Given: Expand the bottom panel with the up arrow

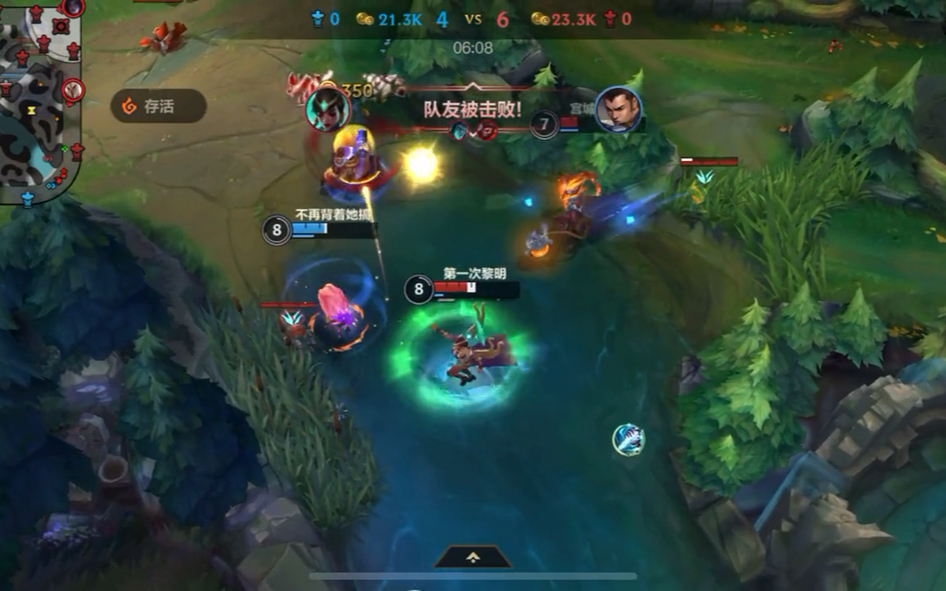Looking at the screenshot, I should (x=473, y=558).
